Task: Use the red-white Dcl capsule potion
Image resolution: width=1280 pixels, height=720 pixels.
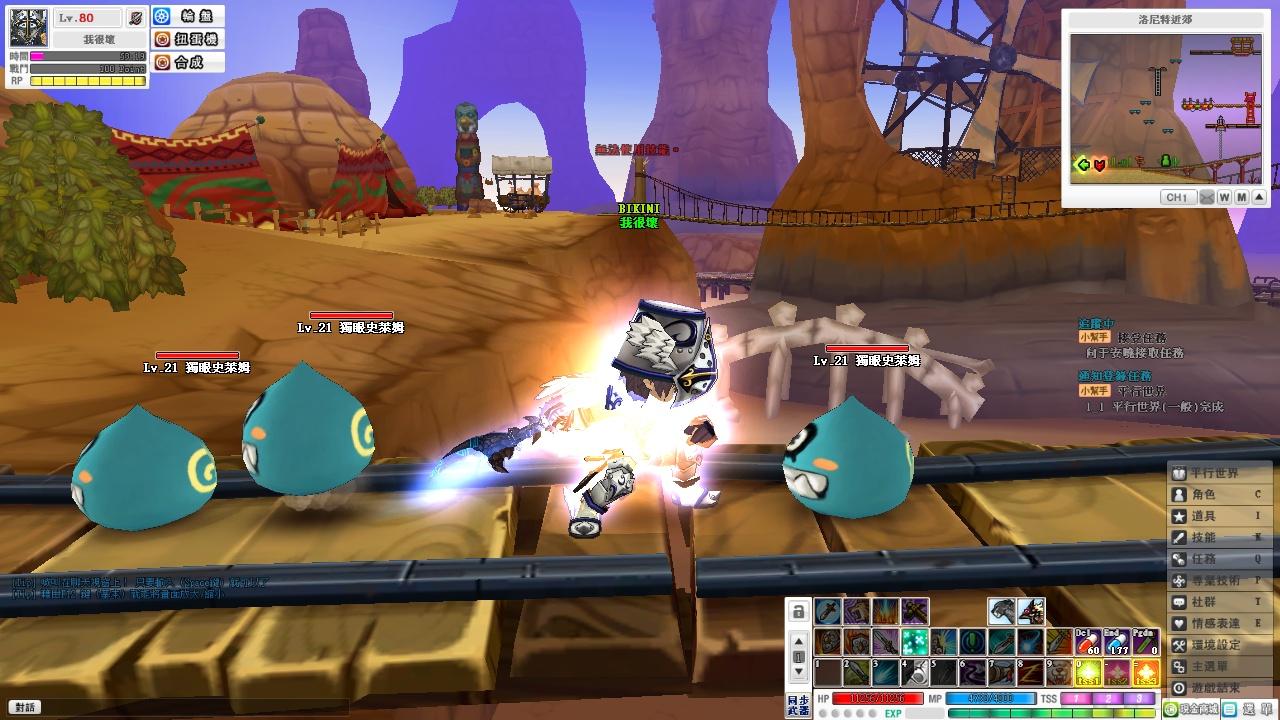Action: coord(1087,642)
